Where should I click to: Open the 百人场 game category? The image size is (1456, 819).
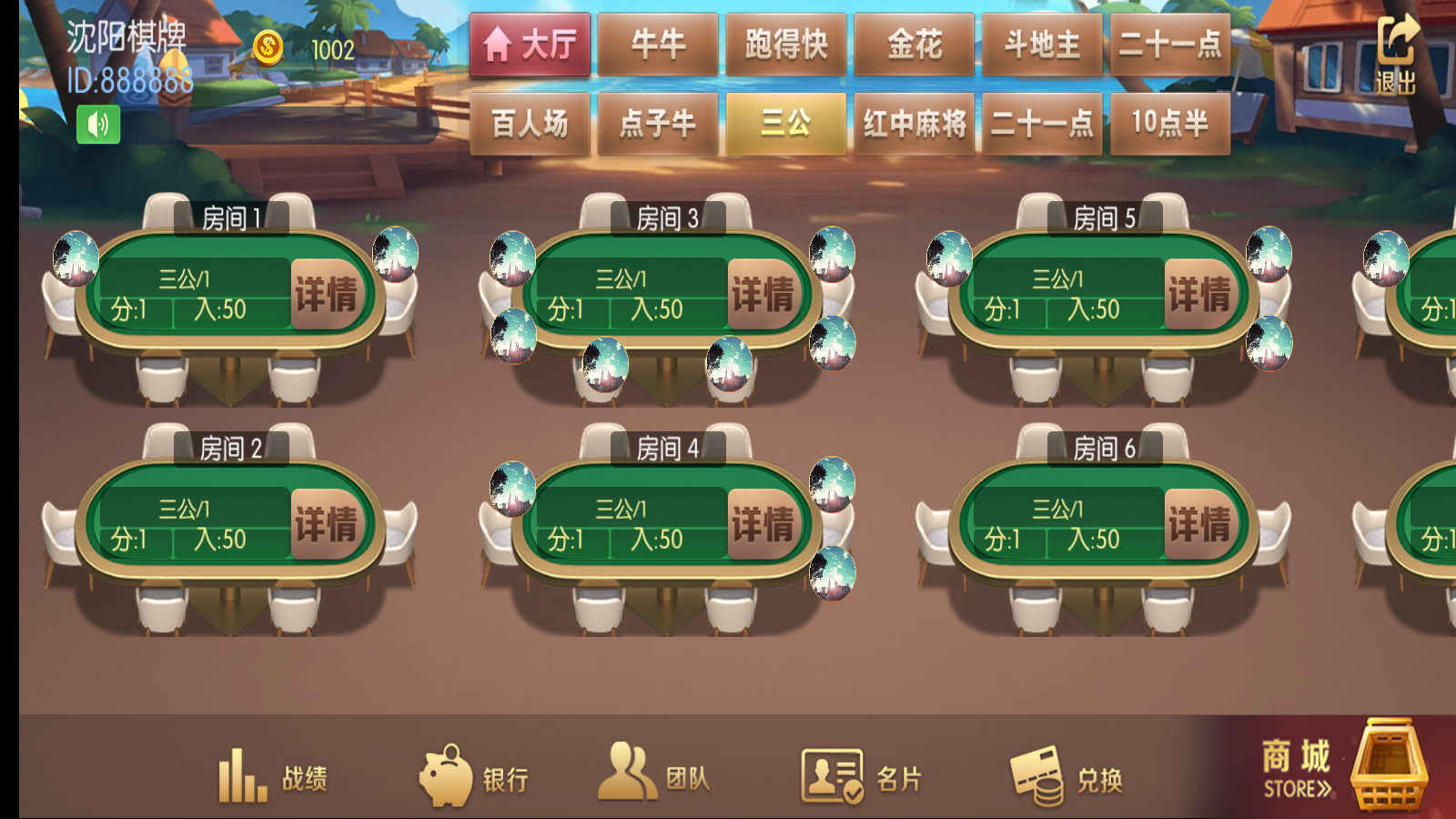(529, 124)
